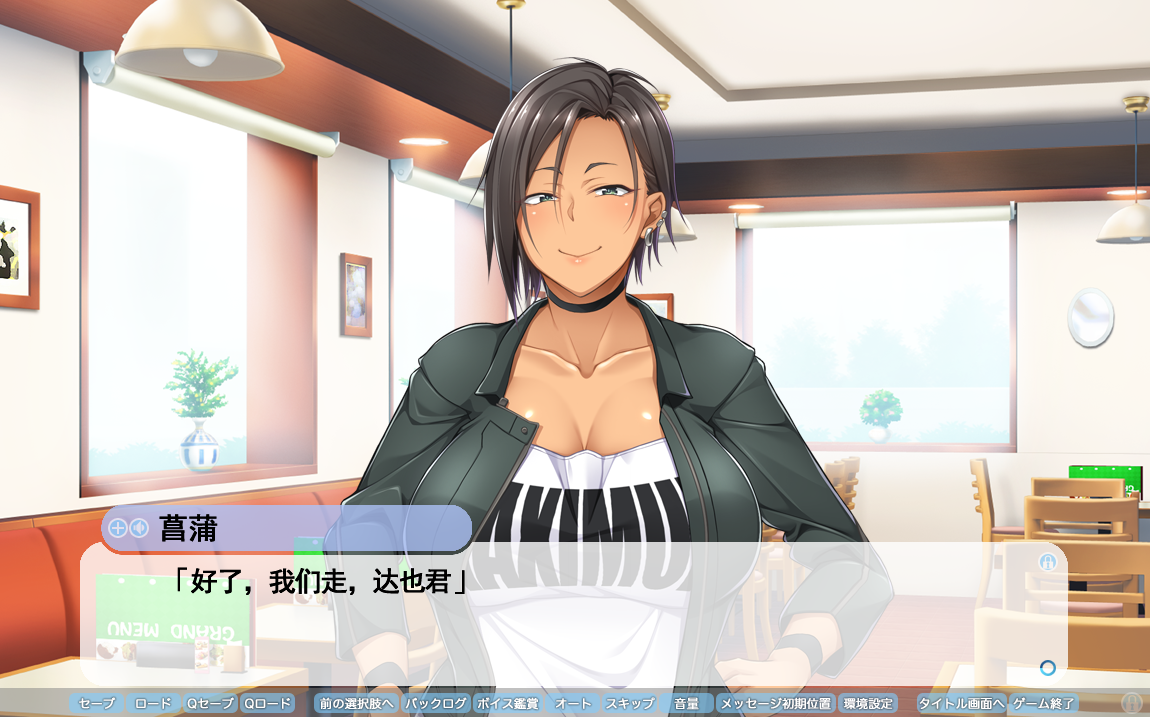Quick load with Qロード
Viewport: 1150px width, 717px height.
tap(268, 704)
